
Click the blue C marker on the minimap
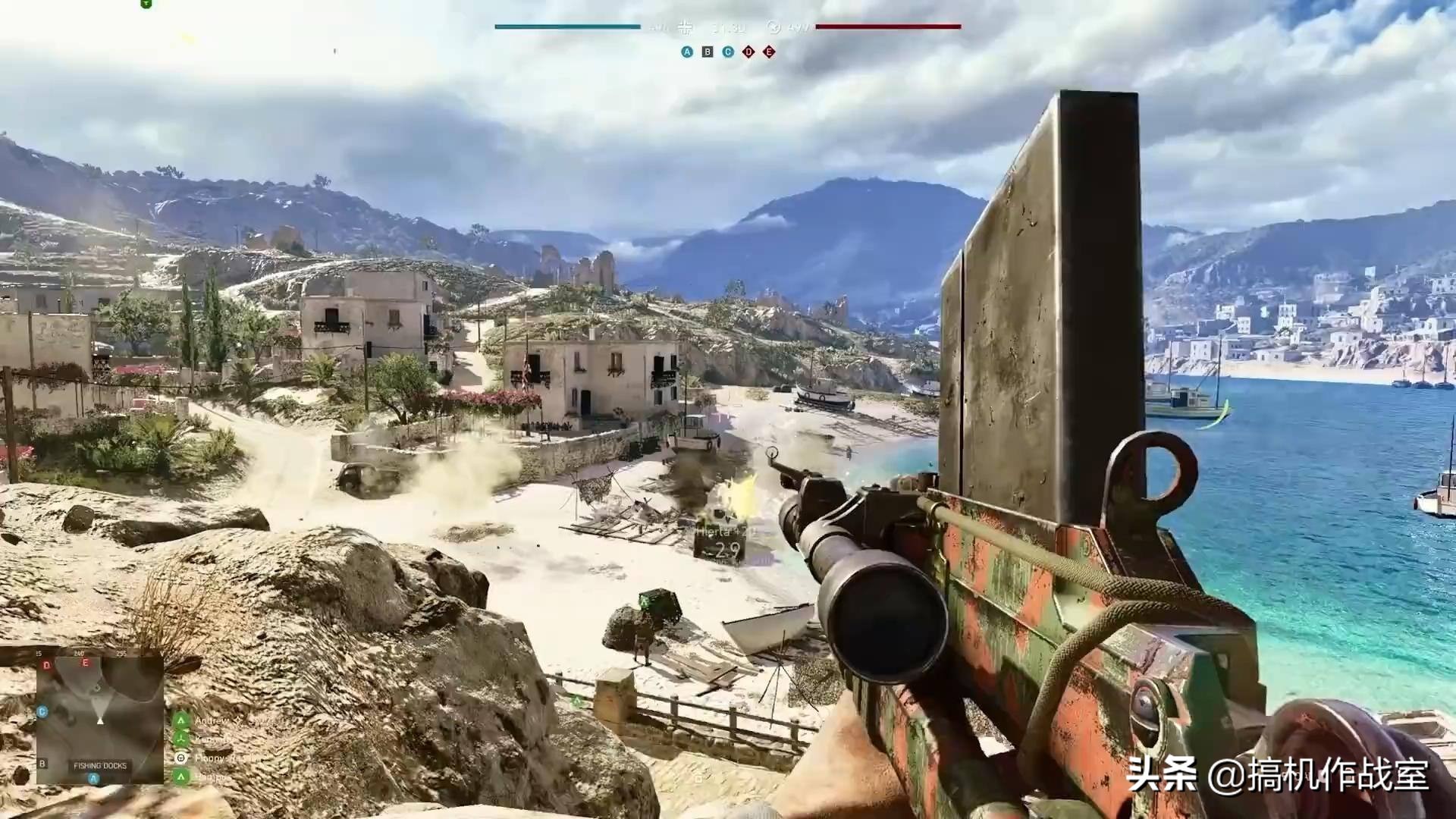(x=42, y=711)
